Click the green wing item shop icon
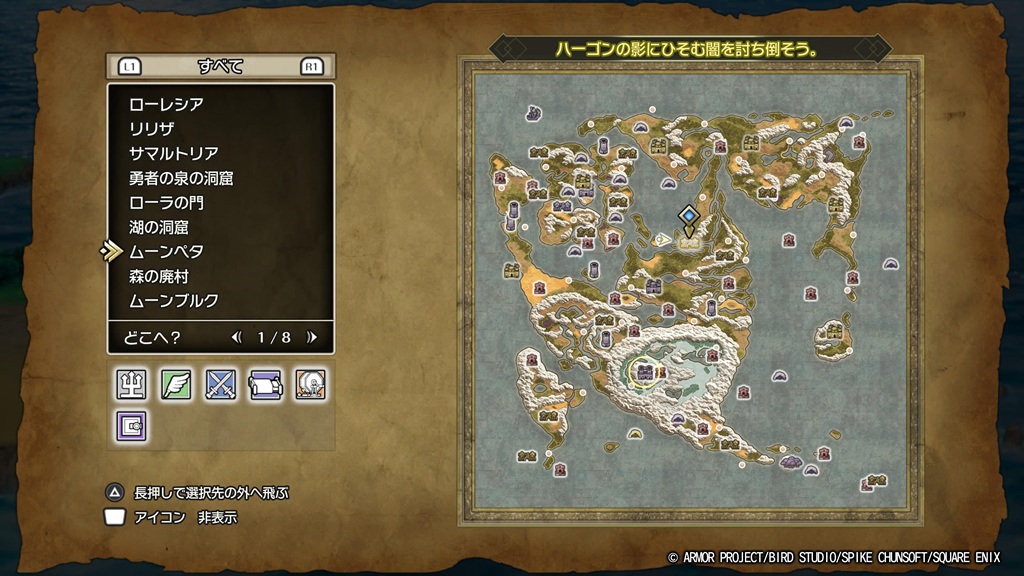Viewport: 1024px width, 576px height. 176,385
